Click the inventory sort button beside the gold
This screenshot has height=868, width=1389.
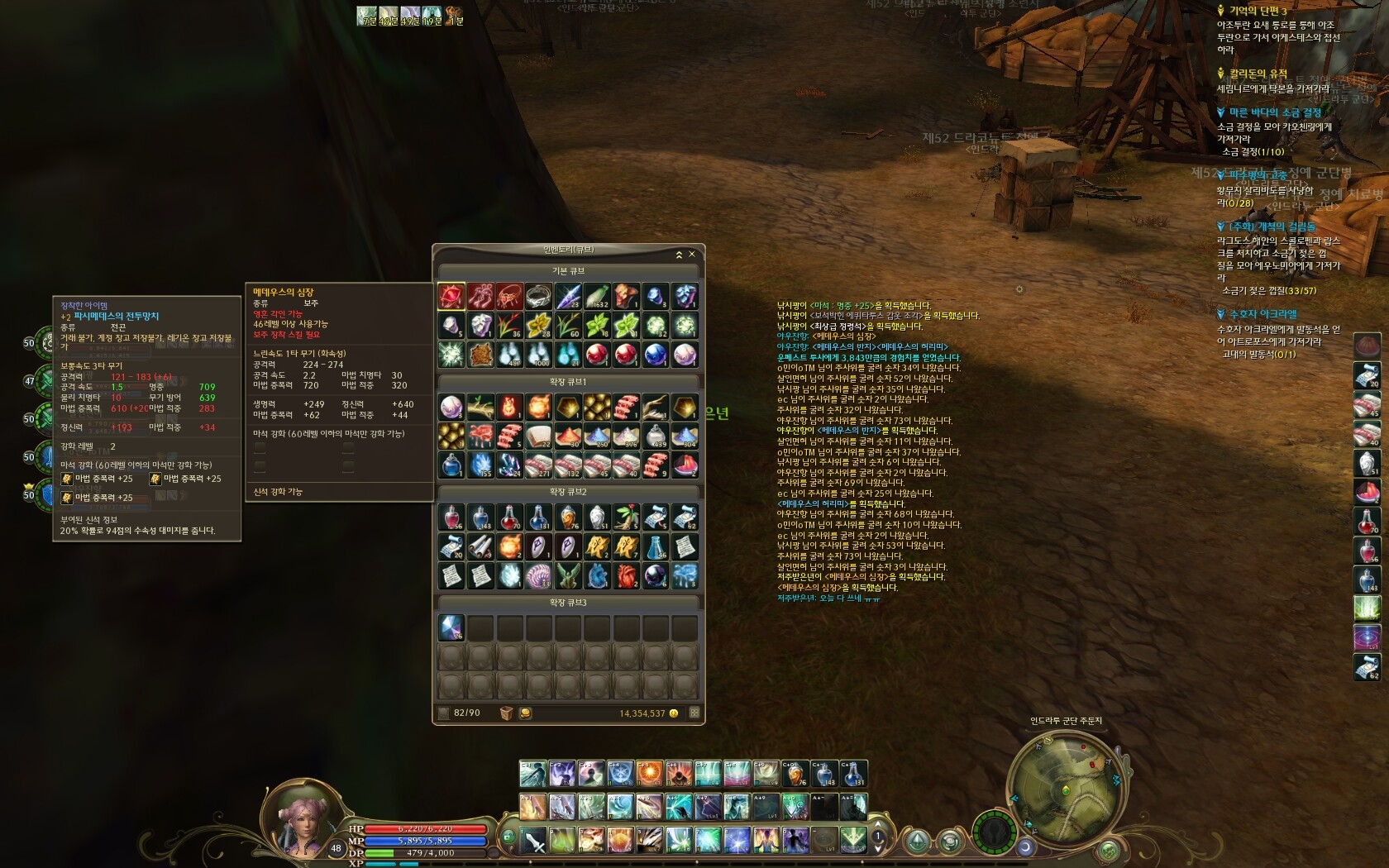coord(694,713)
